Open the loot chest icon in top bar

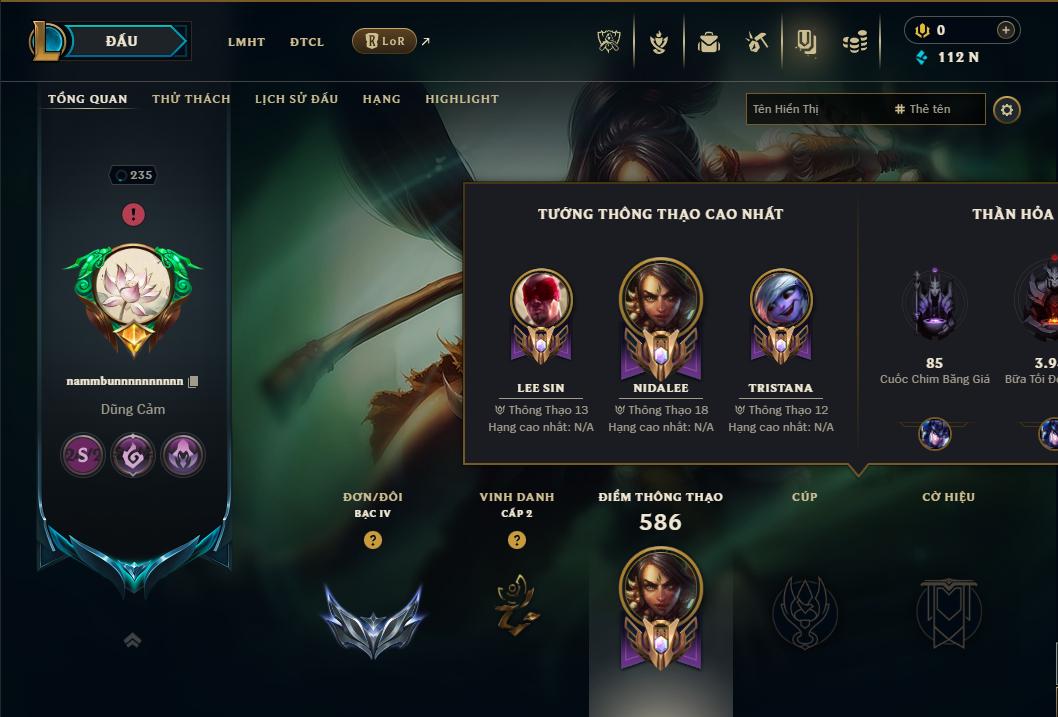click(709, 42)
